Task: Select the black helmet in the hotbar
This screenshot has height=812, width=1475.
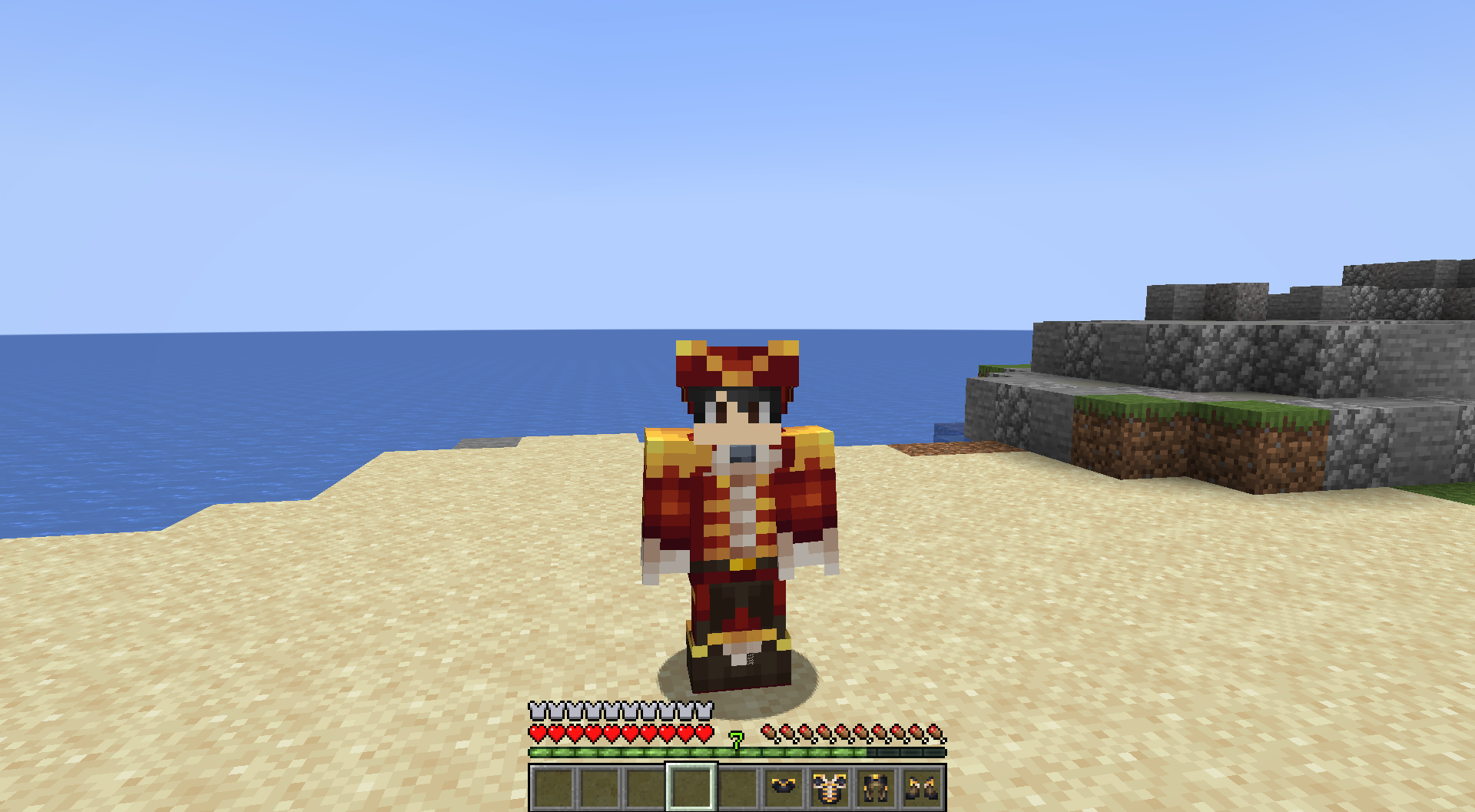Action: (x=784, y=787)
